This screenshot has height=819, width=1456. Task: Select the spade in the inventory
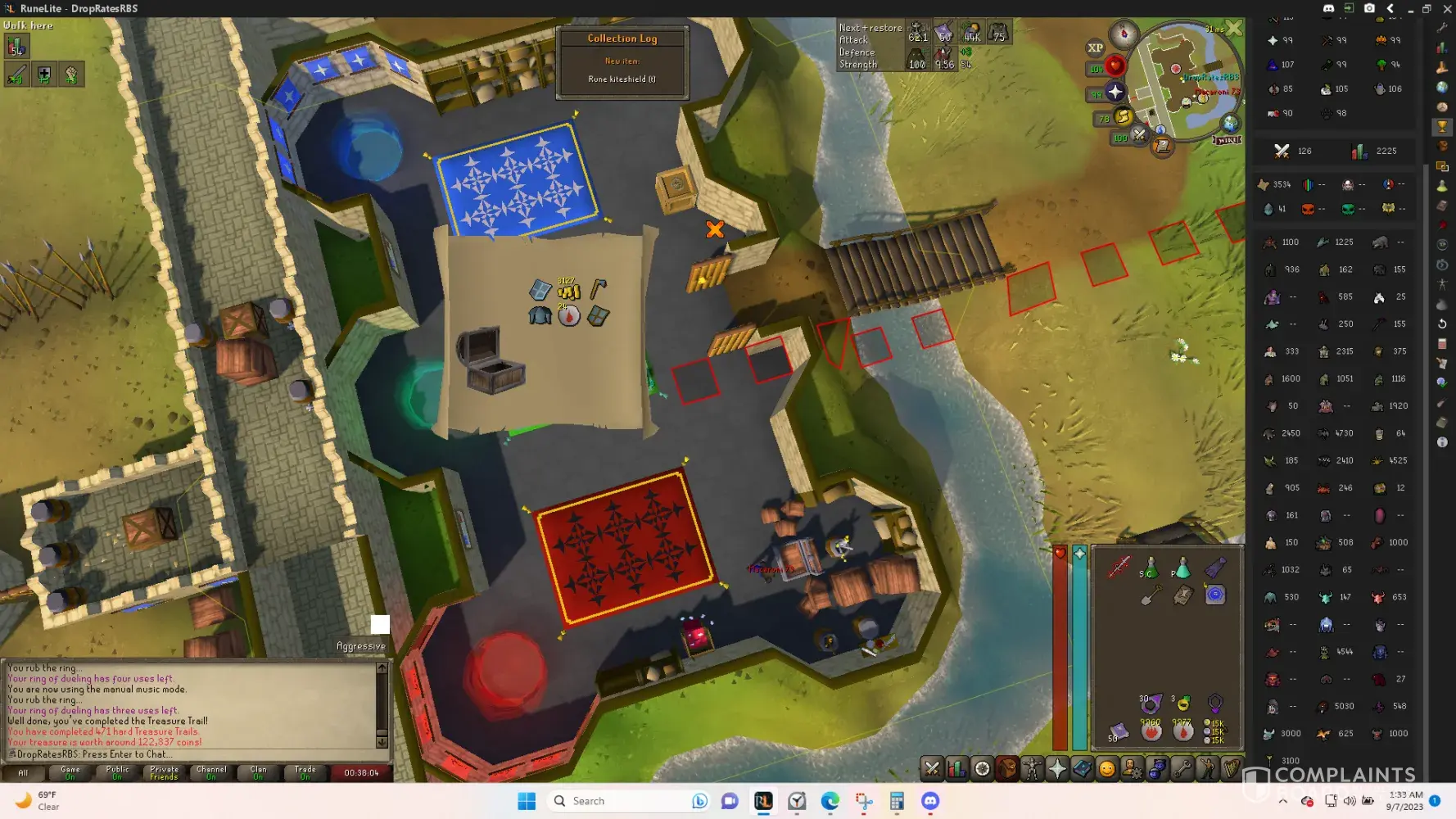[x=1151, y=595]
